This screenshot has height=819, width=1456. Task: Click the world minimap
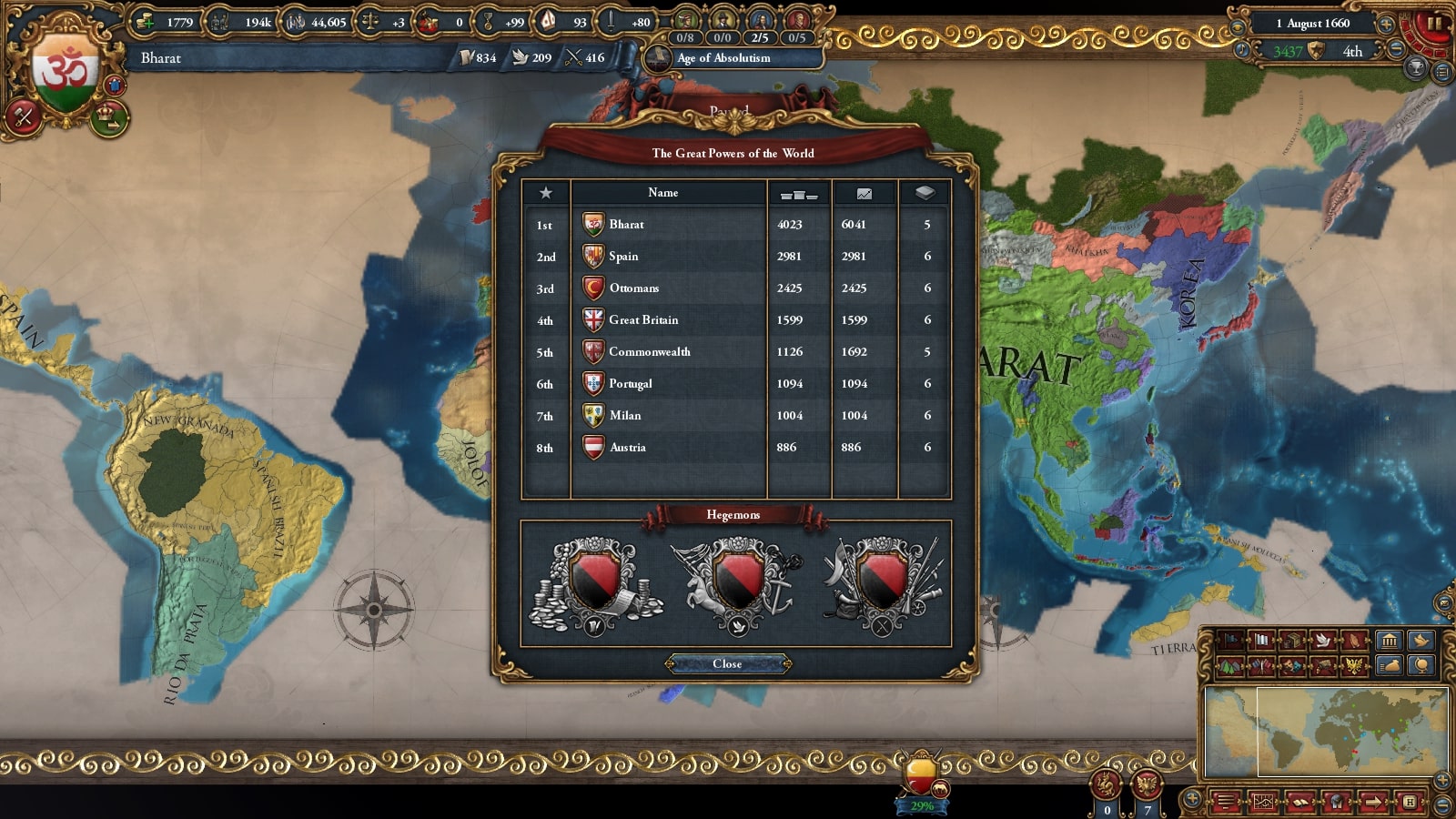click(1325, 731)
